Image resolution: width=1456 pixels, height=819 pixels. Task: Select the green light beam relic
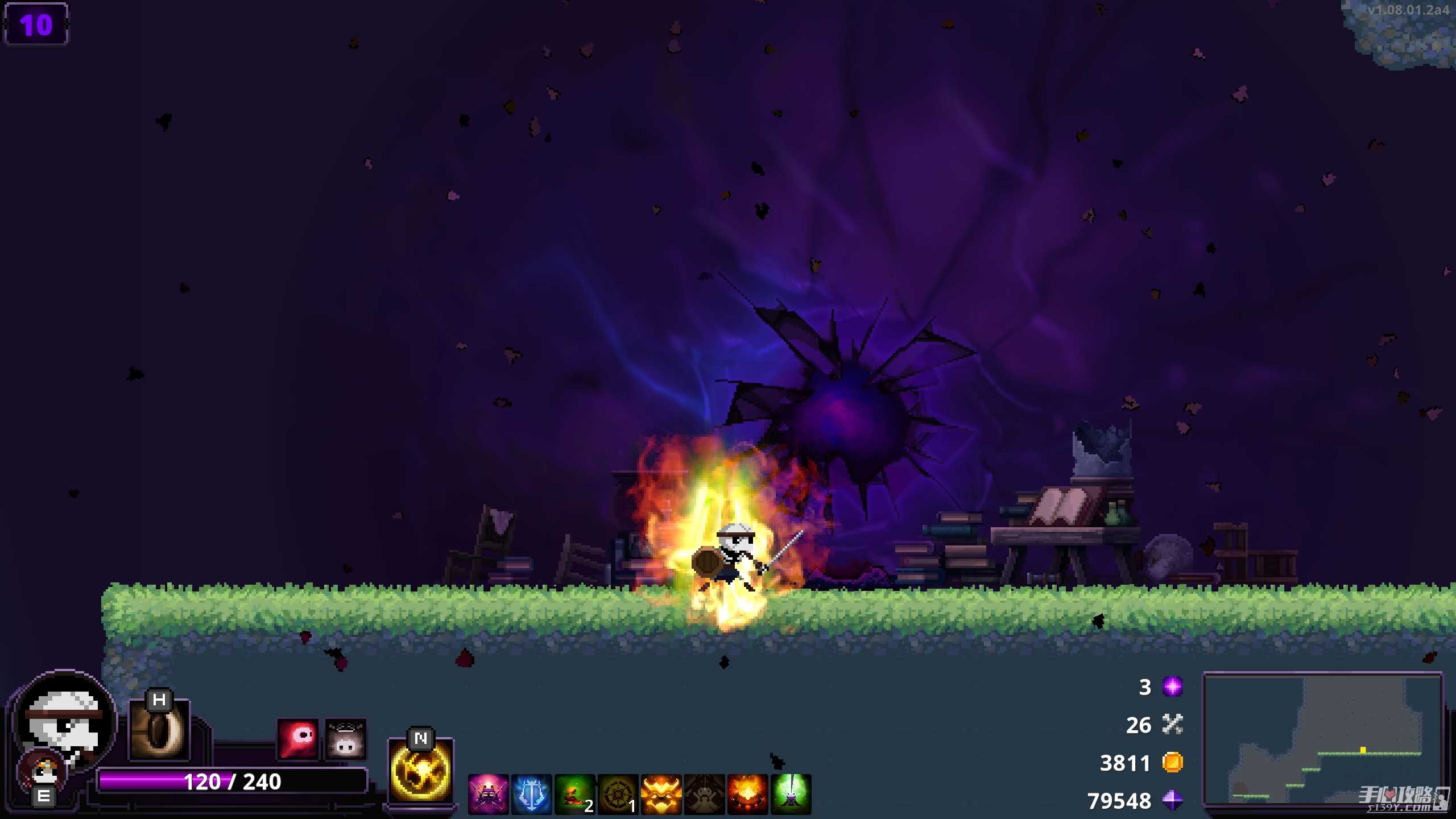pos(791,794)
